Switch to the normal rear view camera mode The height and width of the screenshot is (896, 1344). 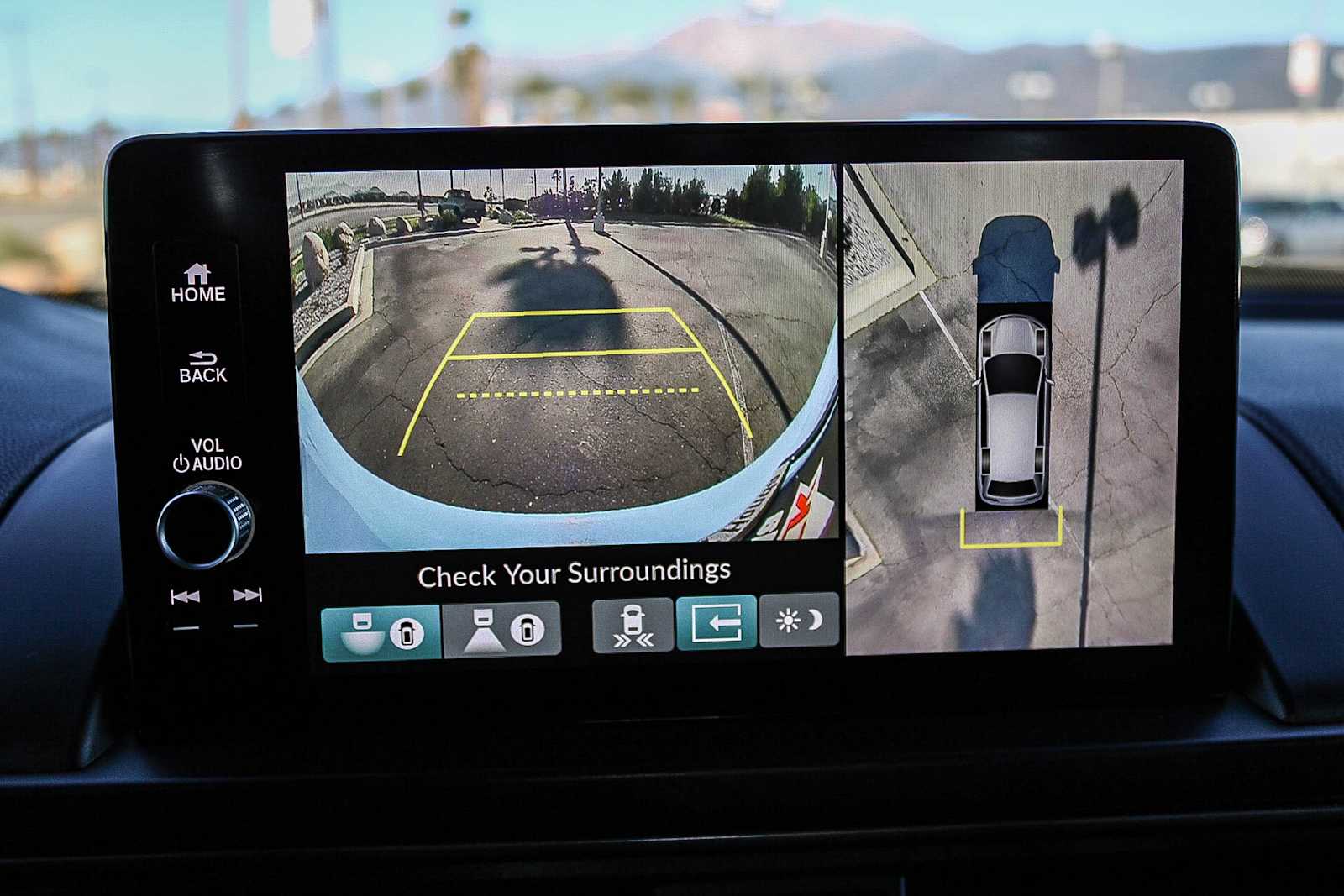tap(501, 629)
